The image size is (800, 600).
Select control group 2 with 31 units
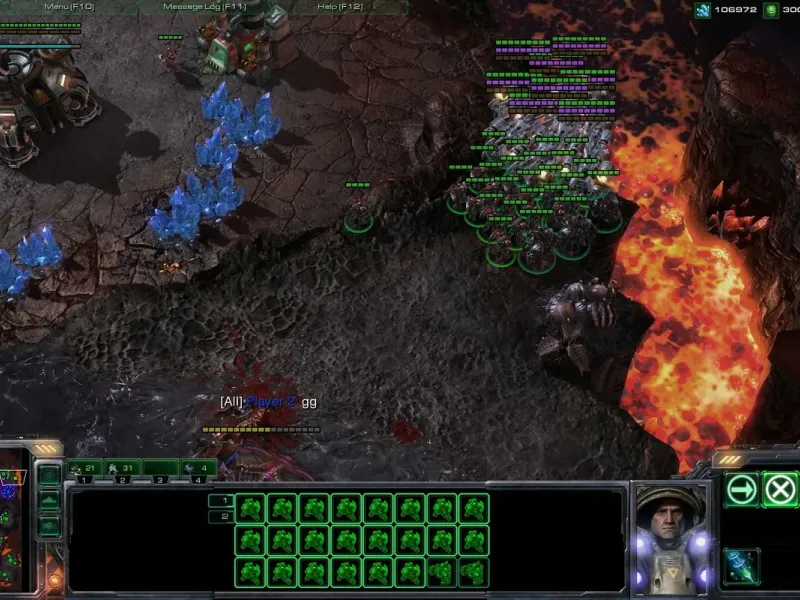pos(122,468)
